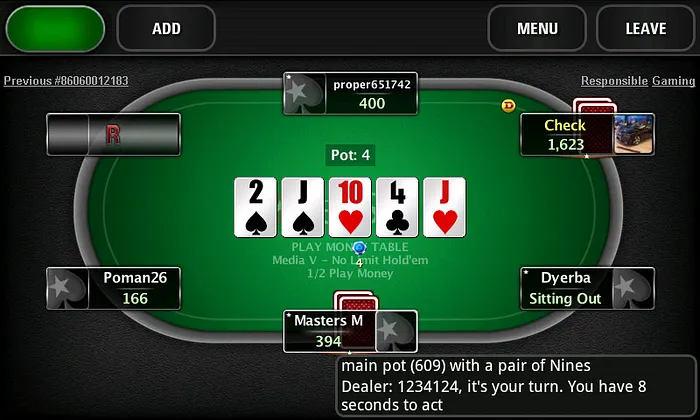Screen dimensions: 700x420
Task: Tap the blank green button
Action: pyautogui.click(x=55, y=28)
